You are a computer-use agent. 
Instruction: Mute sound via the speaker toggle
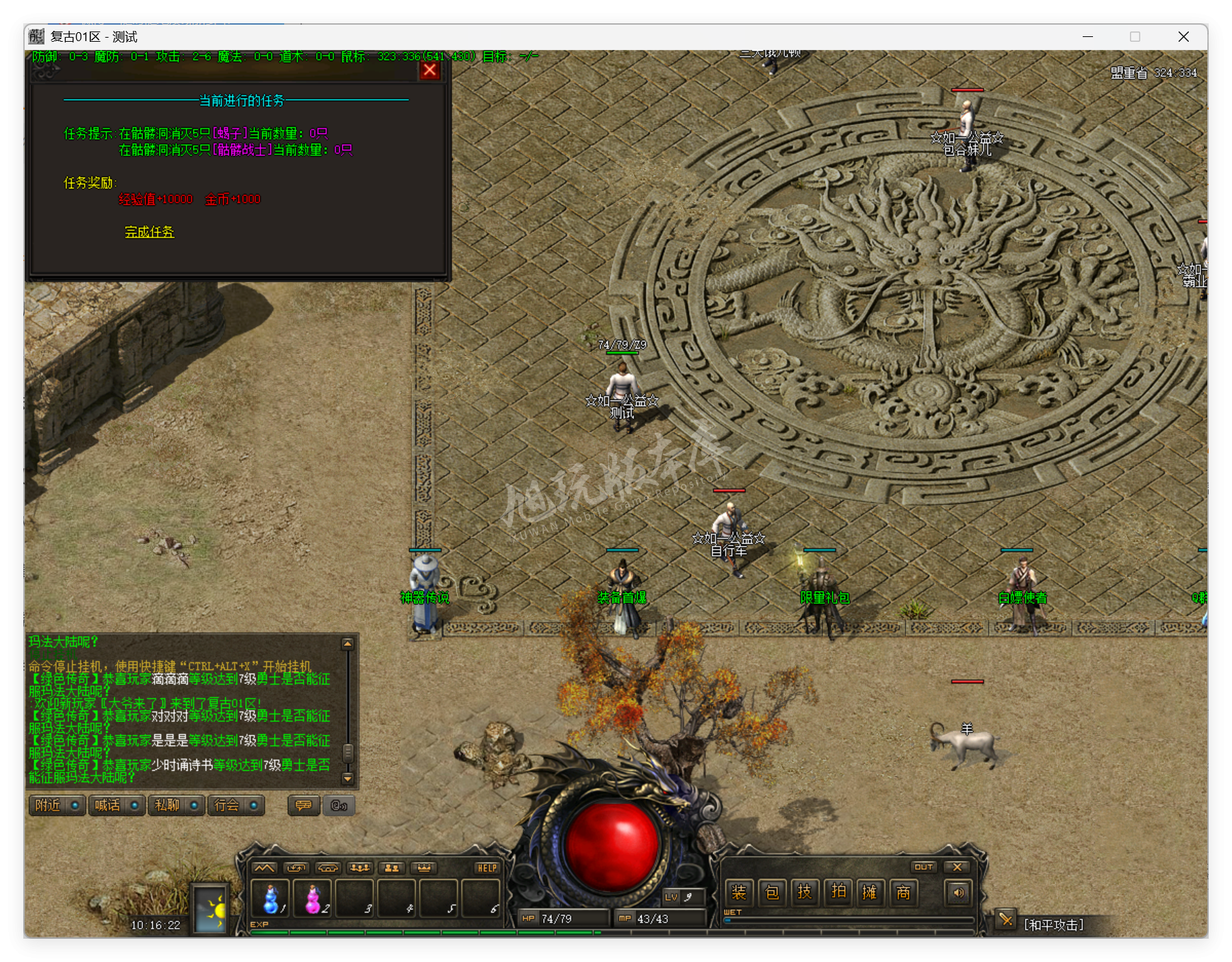pos(957,894)
